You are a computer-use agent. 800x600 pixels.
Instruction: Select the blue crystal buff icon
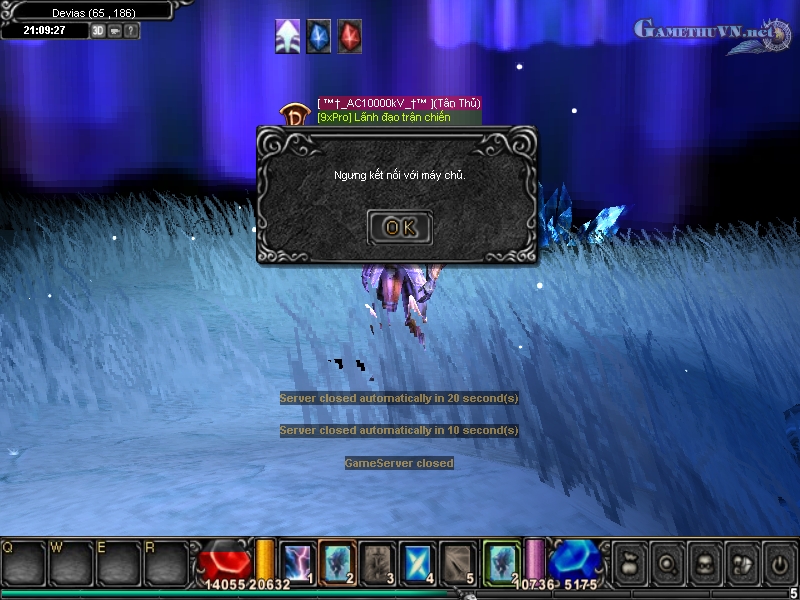(318, 36)
